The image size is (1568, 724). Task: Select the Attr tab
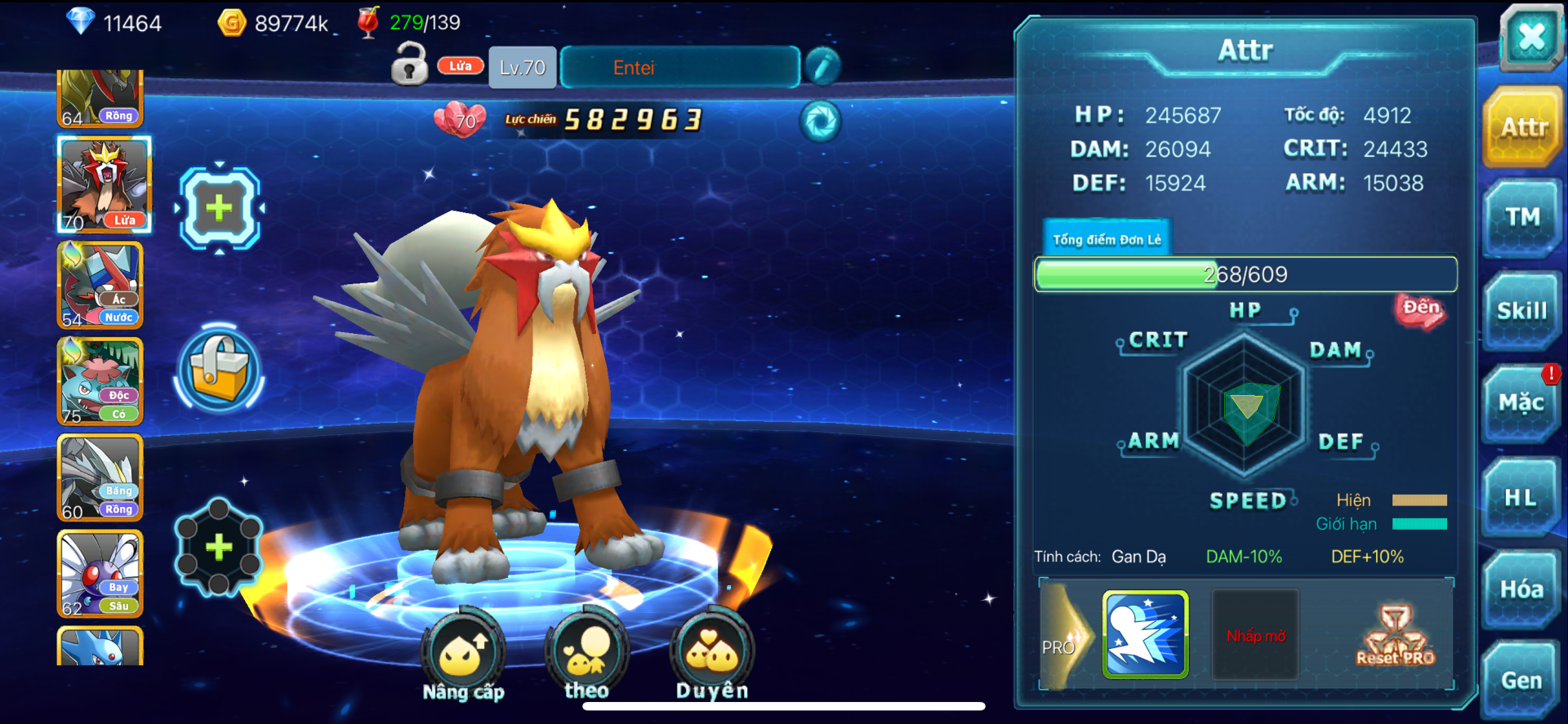tap(1523, 127)
